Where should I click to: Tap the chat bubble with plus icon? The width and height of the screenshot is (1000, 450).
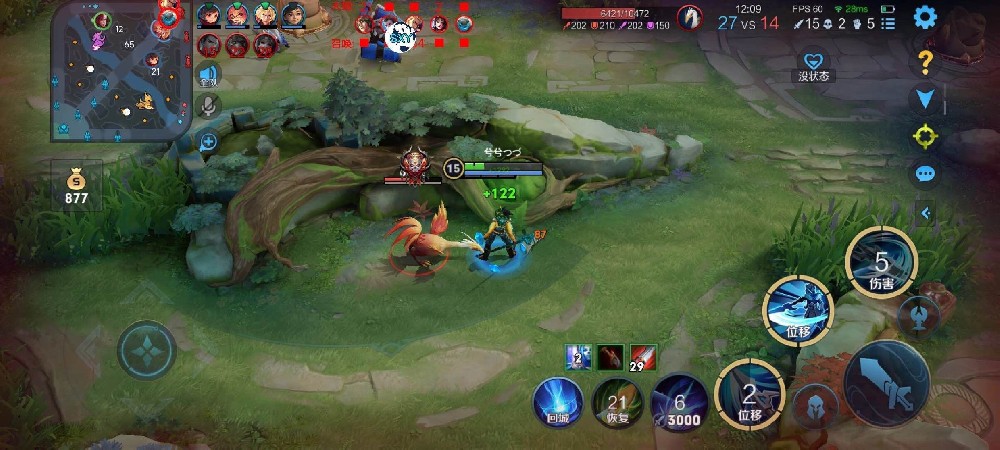coord(208,142)
